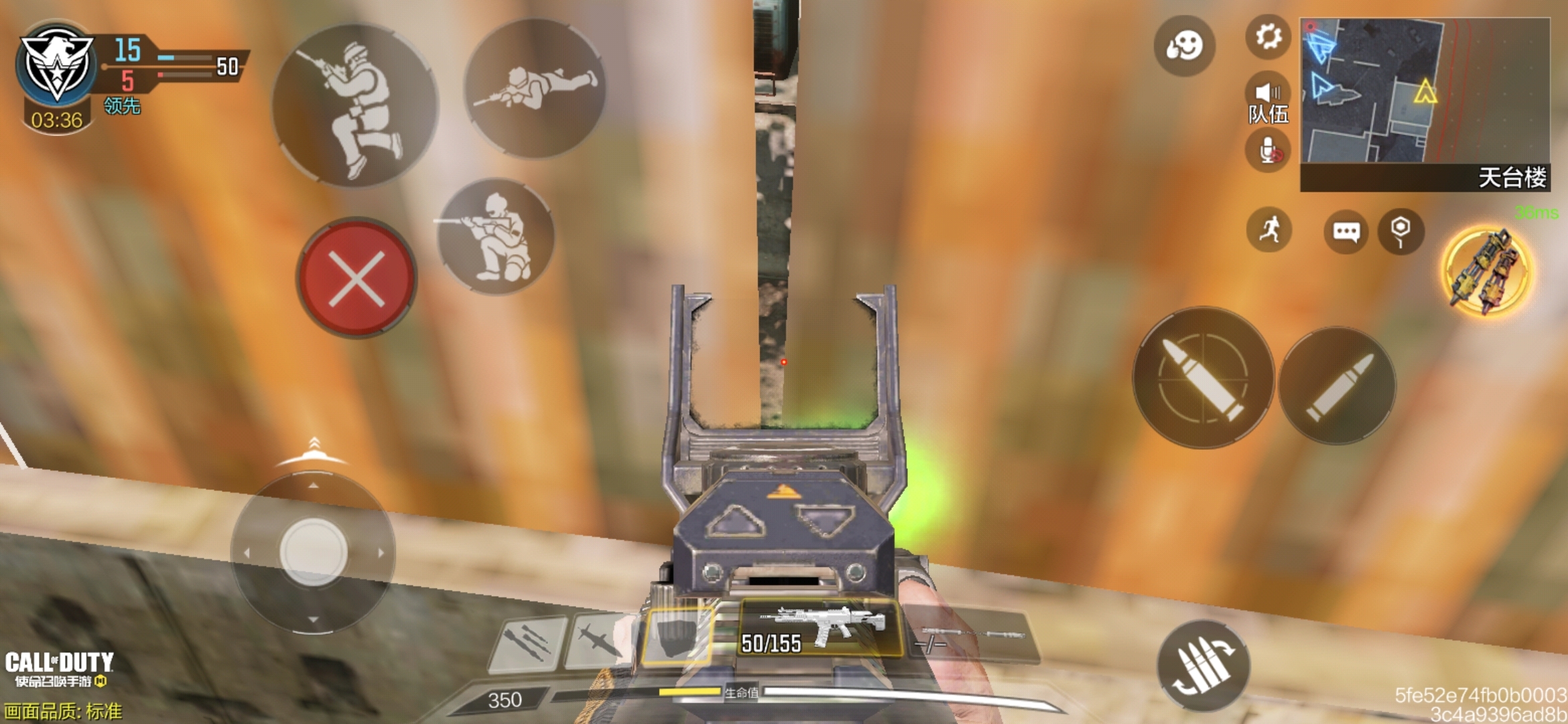The height and width of the screenshot is (724, 1568).
Task: Place a marker with the location pin icon
Action: (1400, 231)
